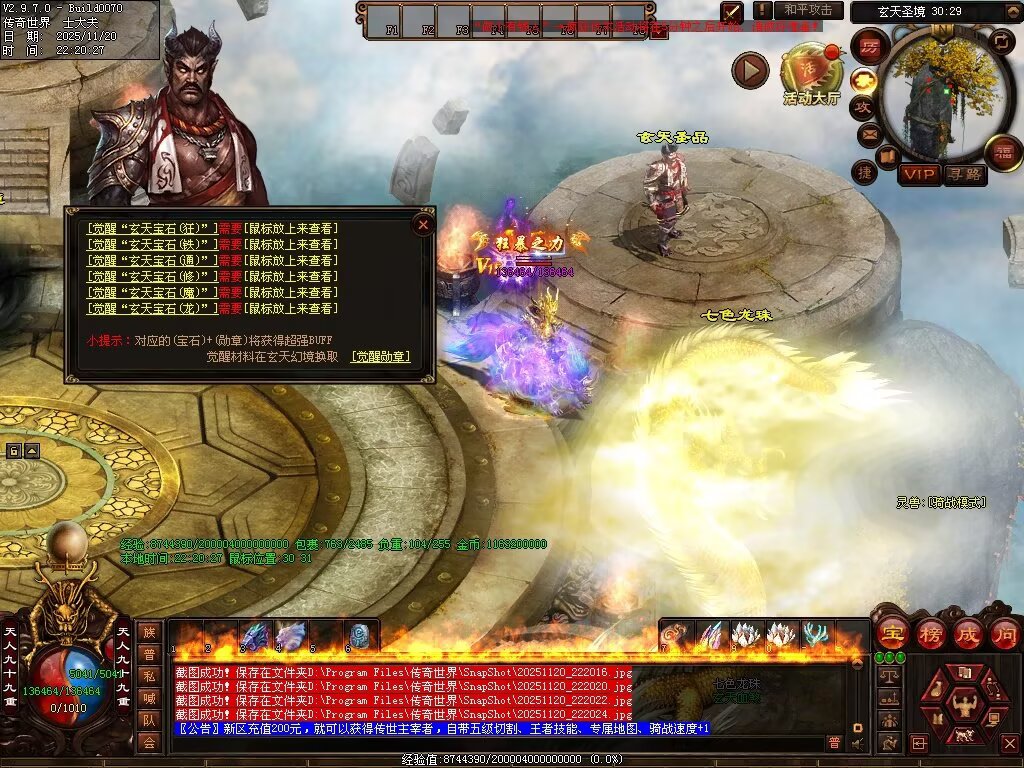Open the 历 calendar button
The height and width of the screenshot is (768, 1024).
pos(870,47)
